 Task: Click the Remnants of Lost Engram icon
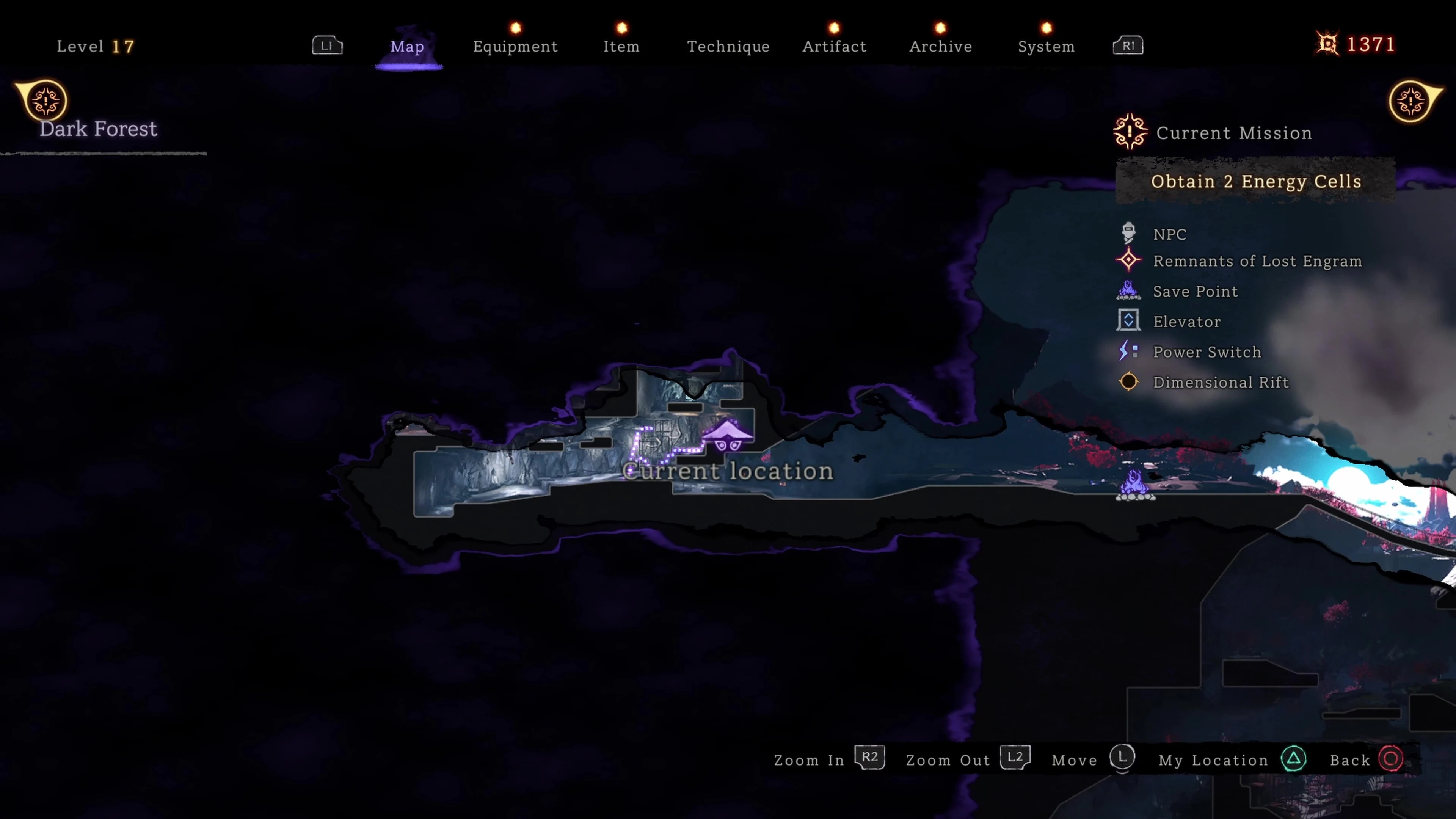[x=1128, y=260]
